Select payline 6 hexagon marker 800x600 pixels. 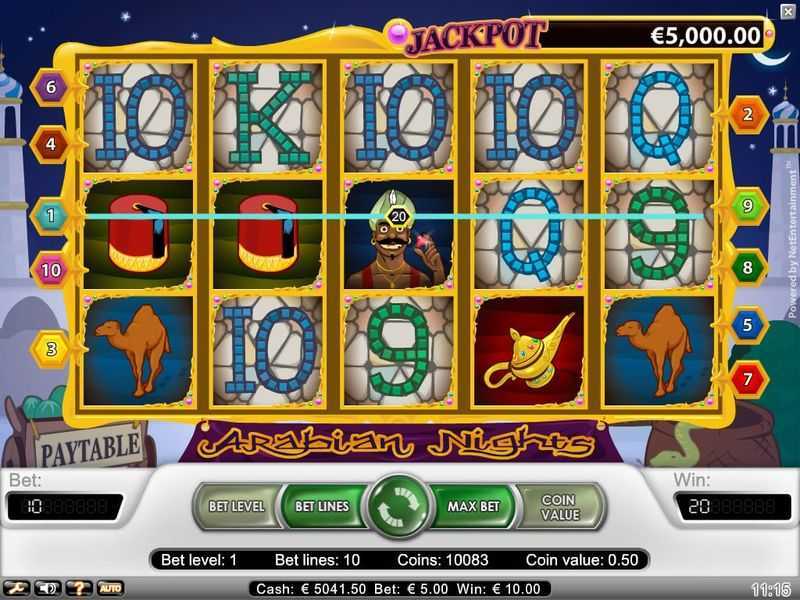pyautogui.click(x=50, y=87)
